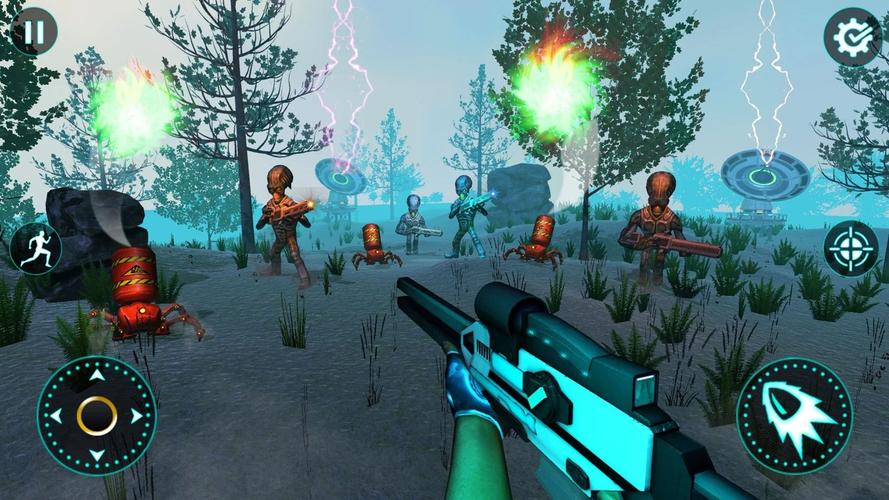Screen dimensions: 889x500
Task: Pause the game
Action: point(34,31)
